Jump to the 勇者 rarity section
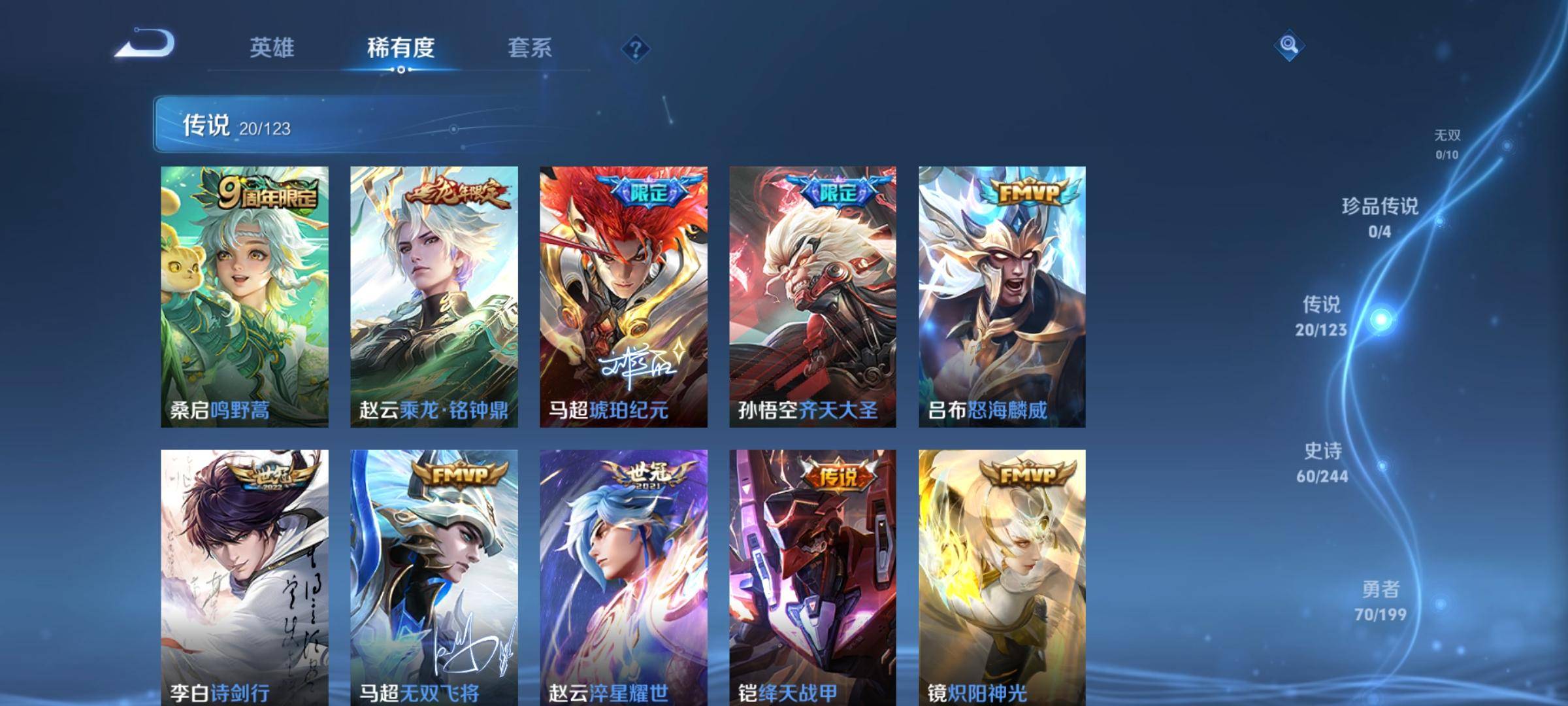 (x=1380, y=600)
